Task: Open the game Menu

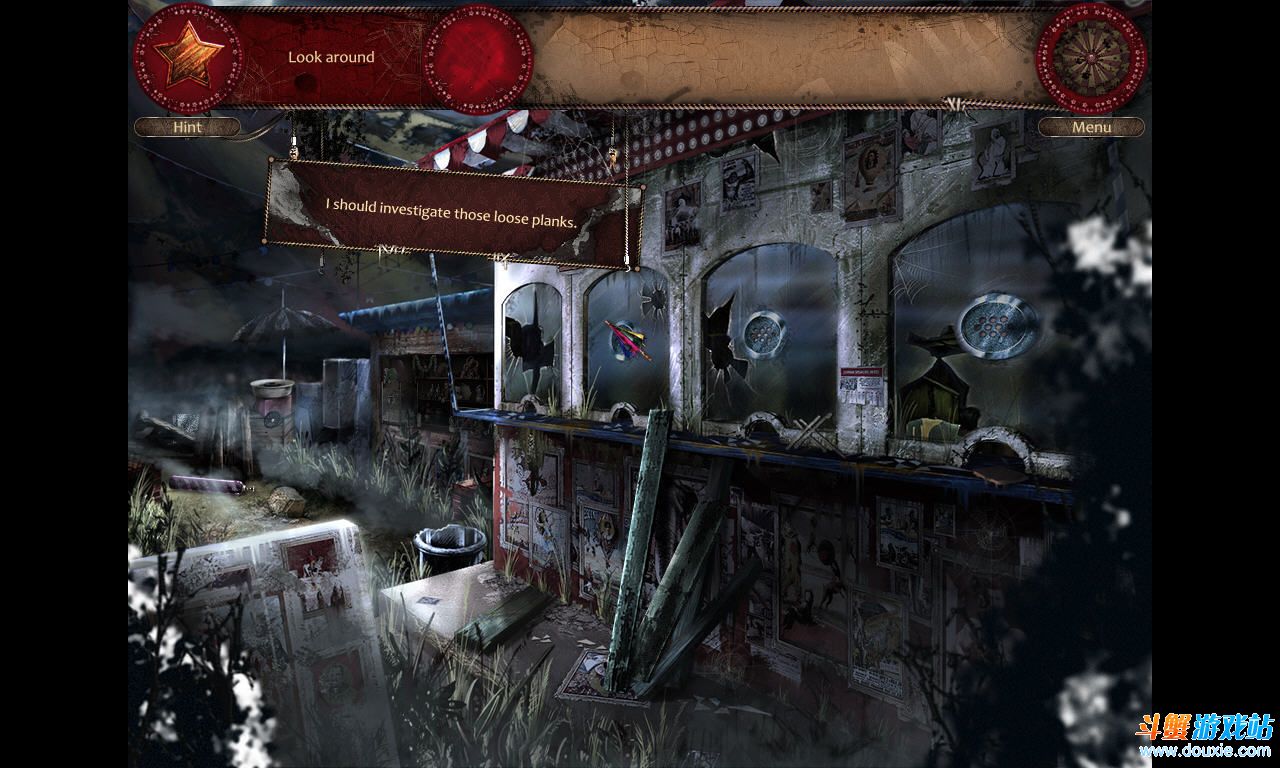Action: pos(1091,127)
